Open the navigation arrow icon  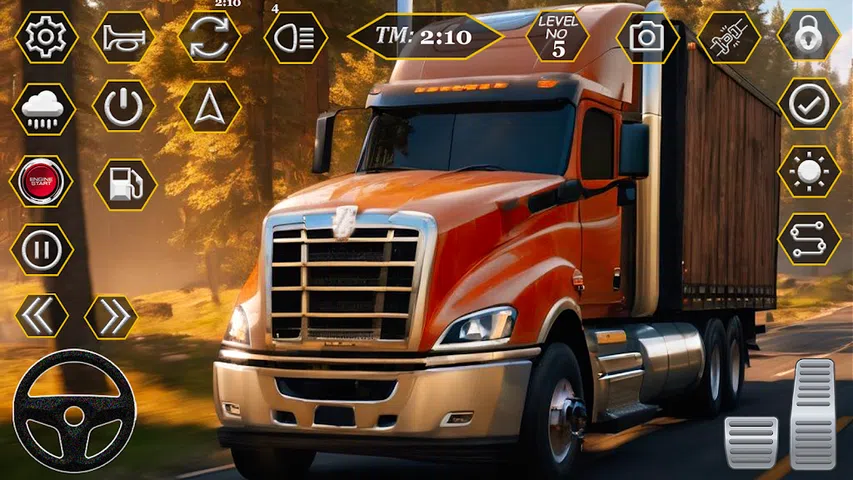209,107
